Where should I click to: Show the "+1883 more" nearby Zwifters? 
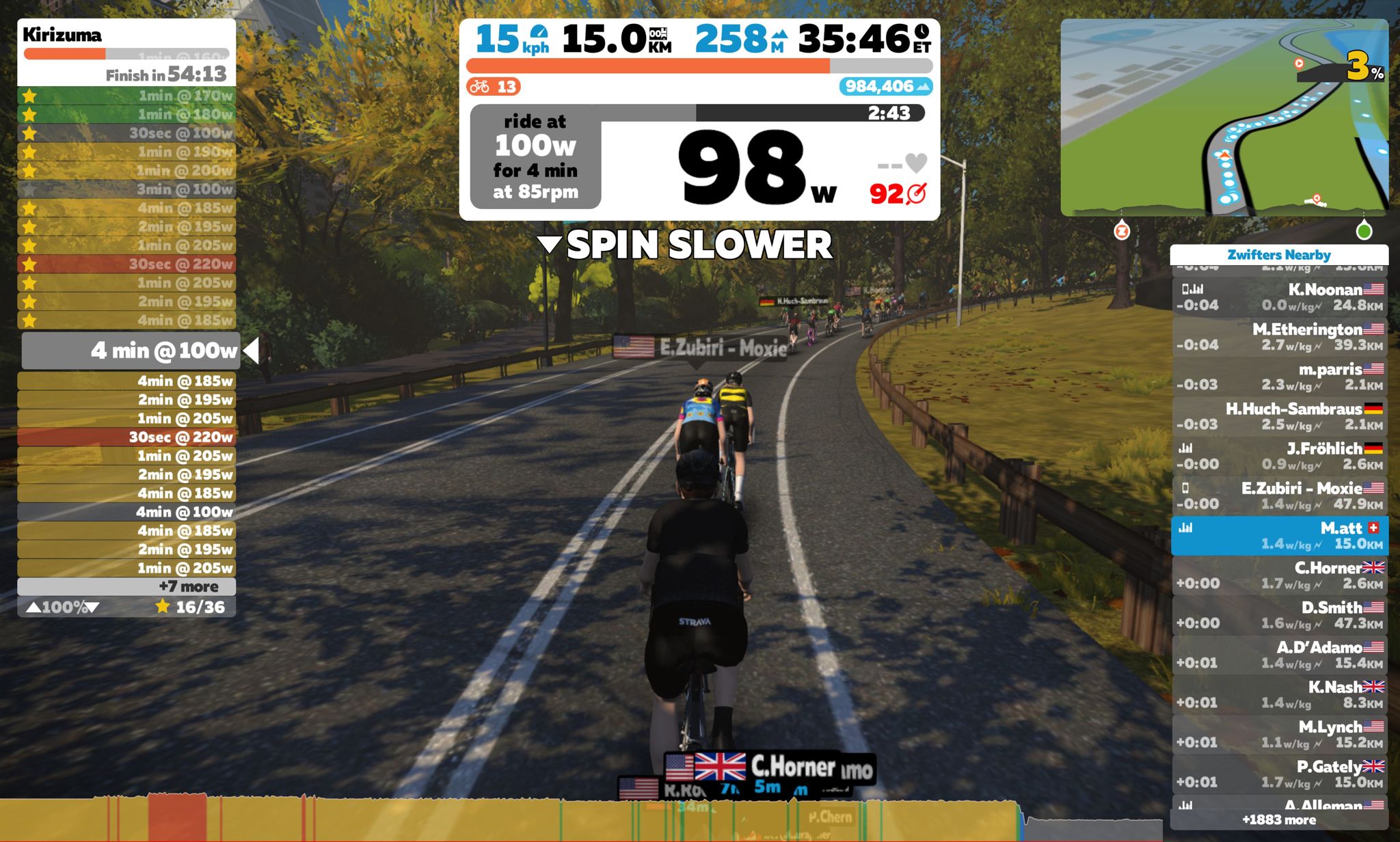[1278, 819]
